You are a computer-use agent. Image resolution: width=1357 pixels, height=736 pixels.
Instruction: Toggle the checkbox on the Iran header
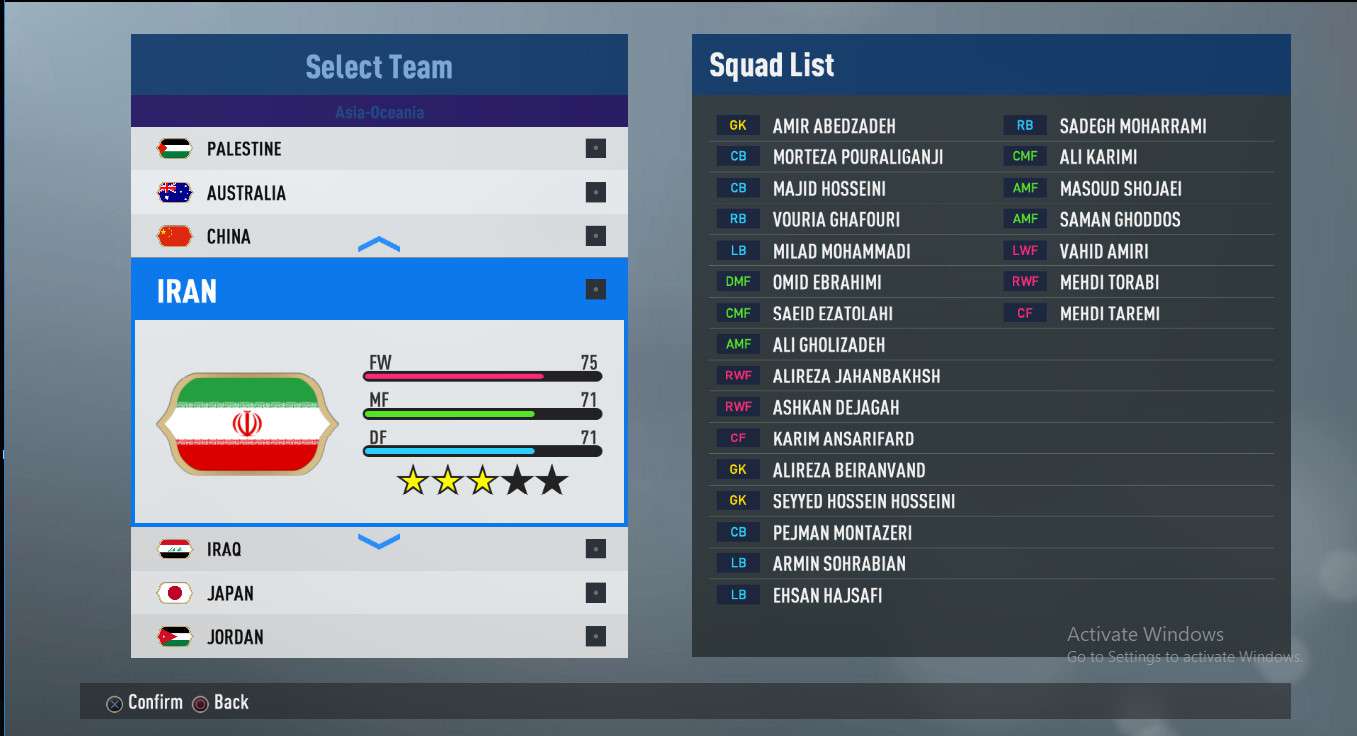(596, 290)
